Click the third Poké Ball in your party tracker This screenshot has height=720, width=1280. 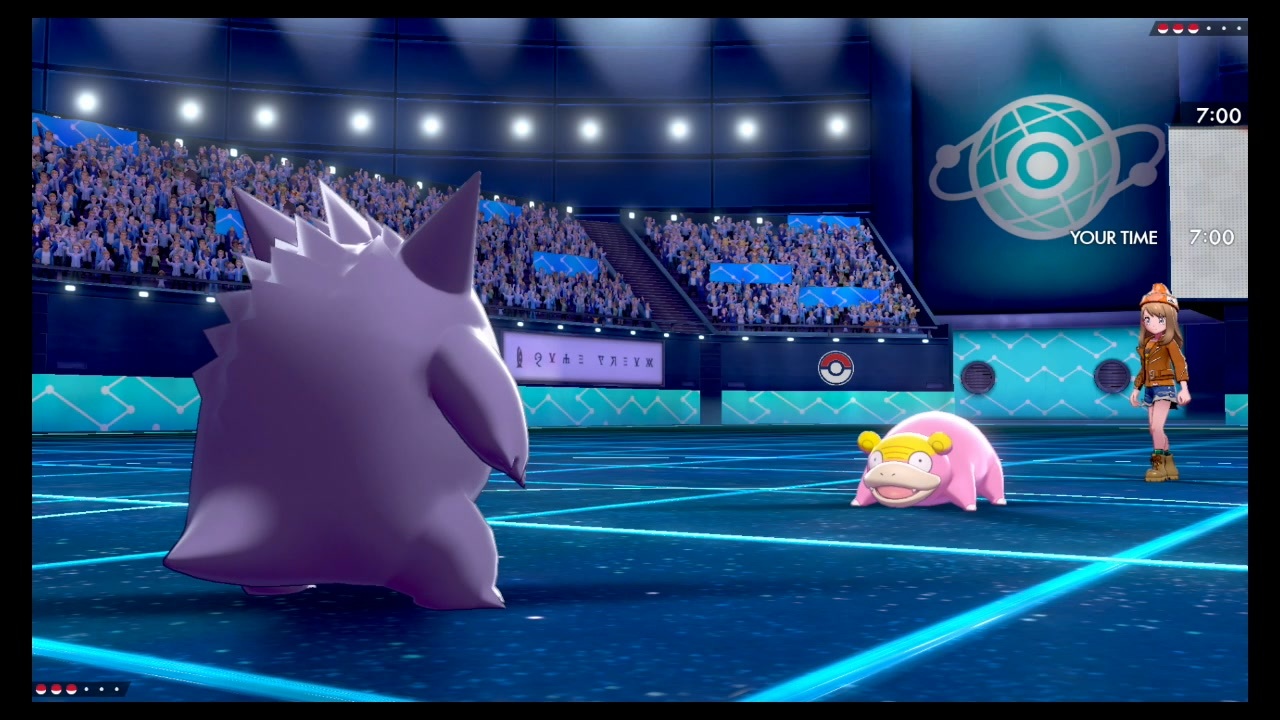(71, 689)
